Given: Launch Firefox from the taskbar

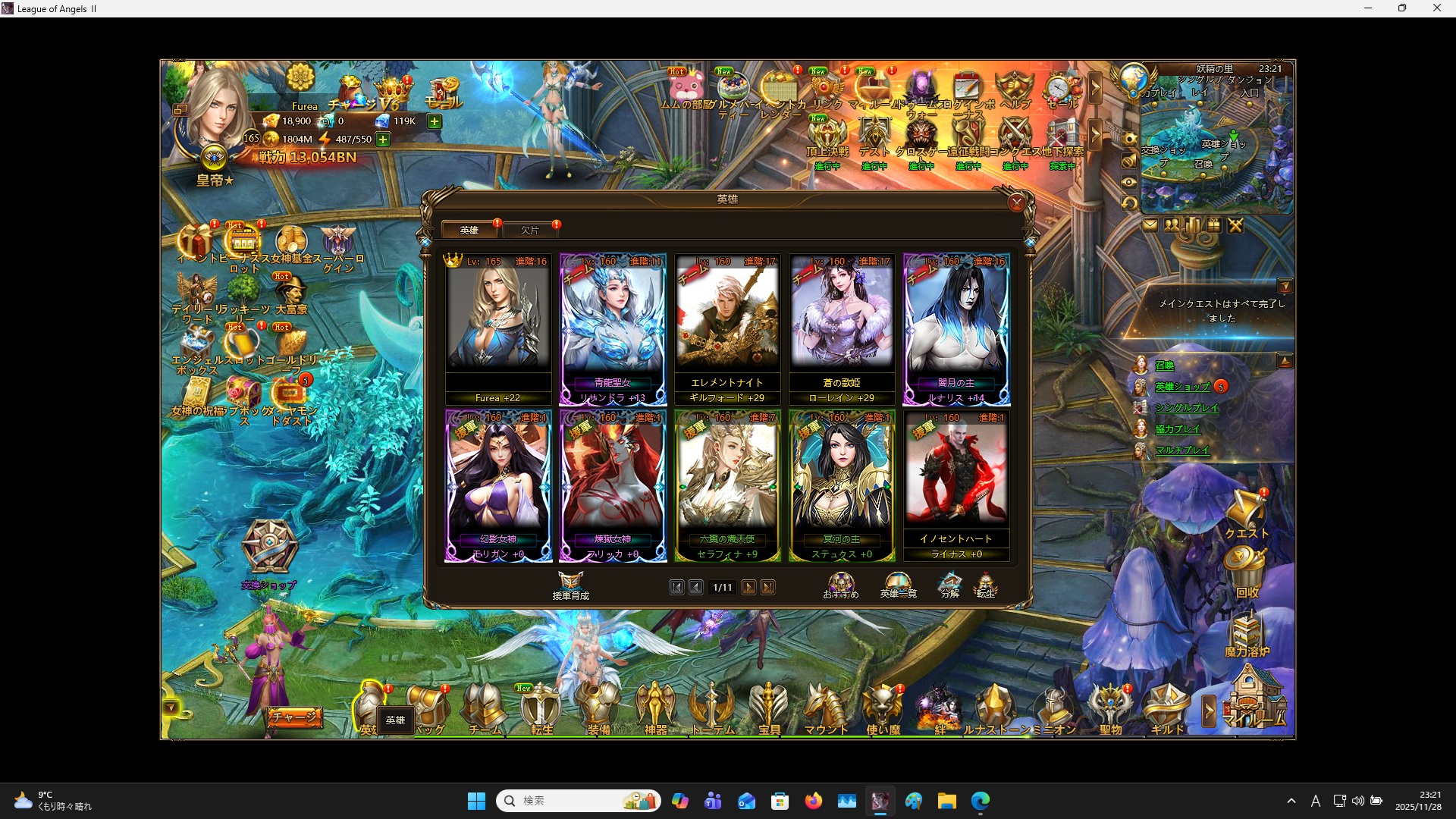Looking at the screenshot, I should pos(813,800).
